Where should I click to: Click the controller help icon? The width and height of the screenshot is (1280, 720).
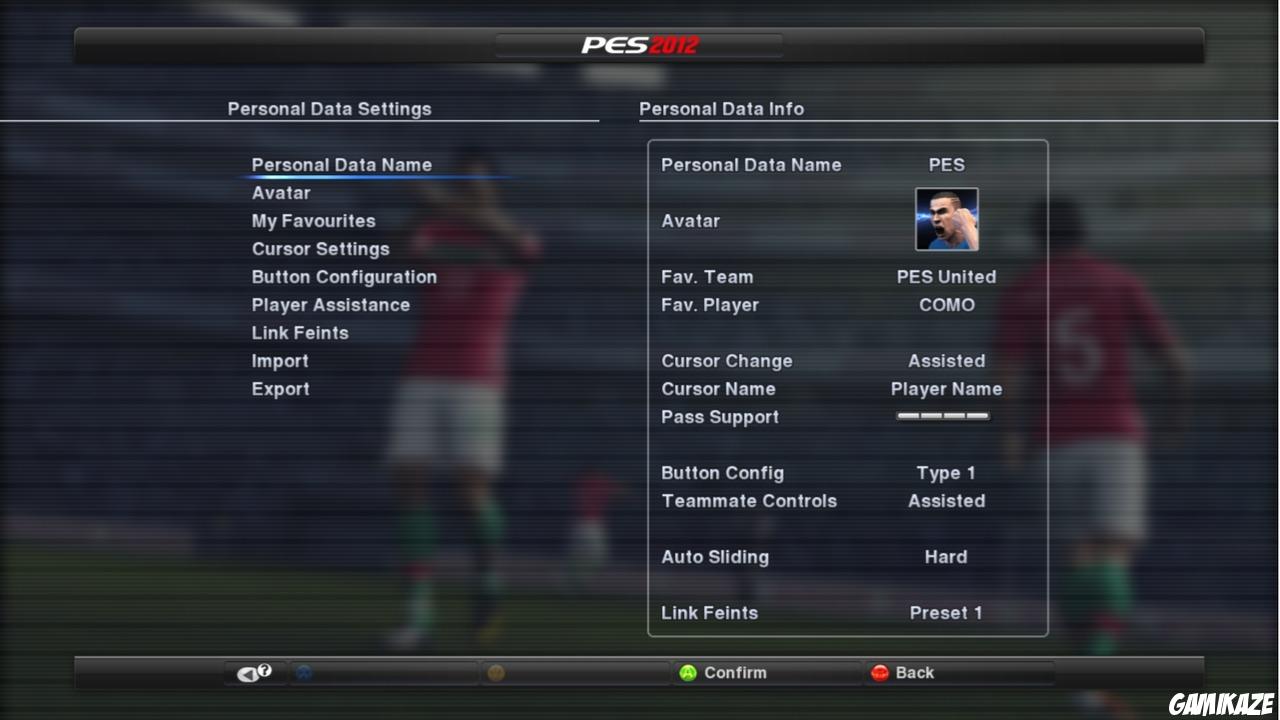click(253, 672)
